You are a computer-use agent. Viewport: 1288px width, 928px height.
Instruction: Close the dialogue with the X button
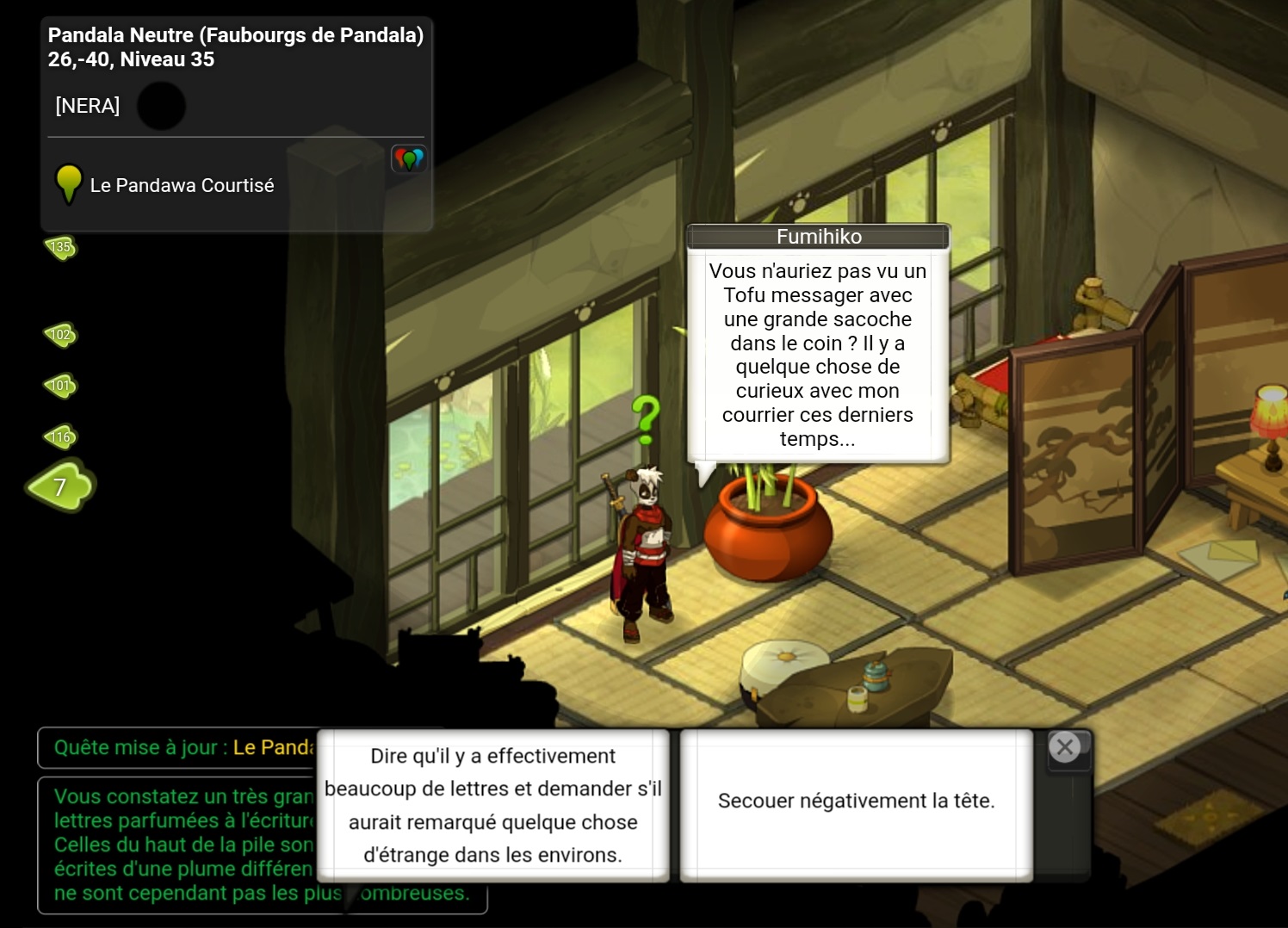tap(1065, 747)
